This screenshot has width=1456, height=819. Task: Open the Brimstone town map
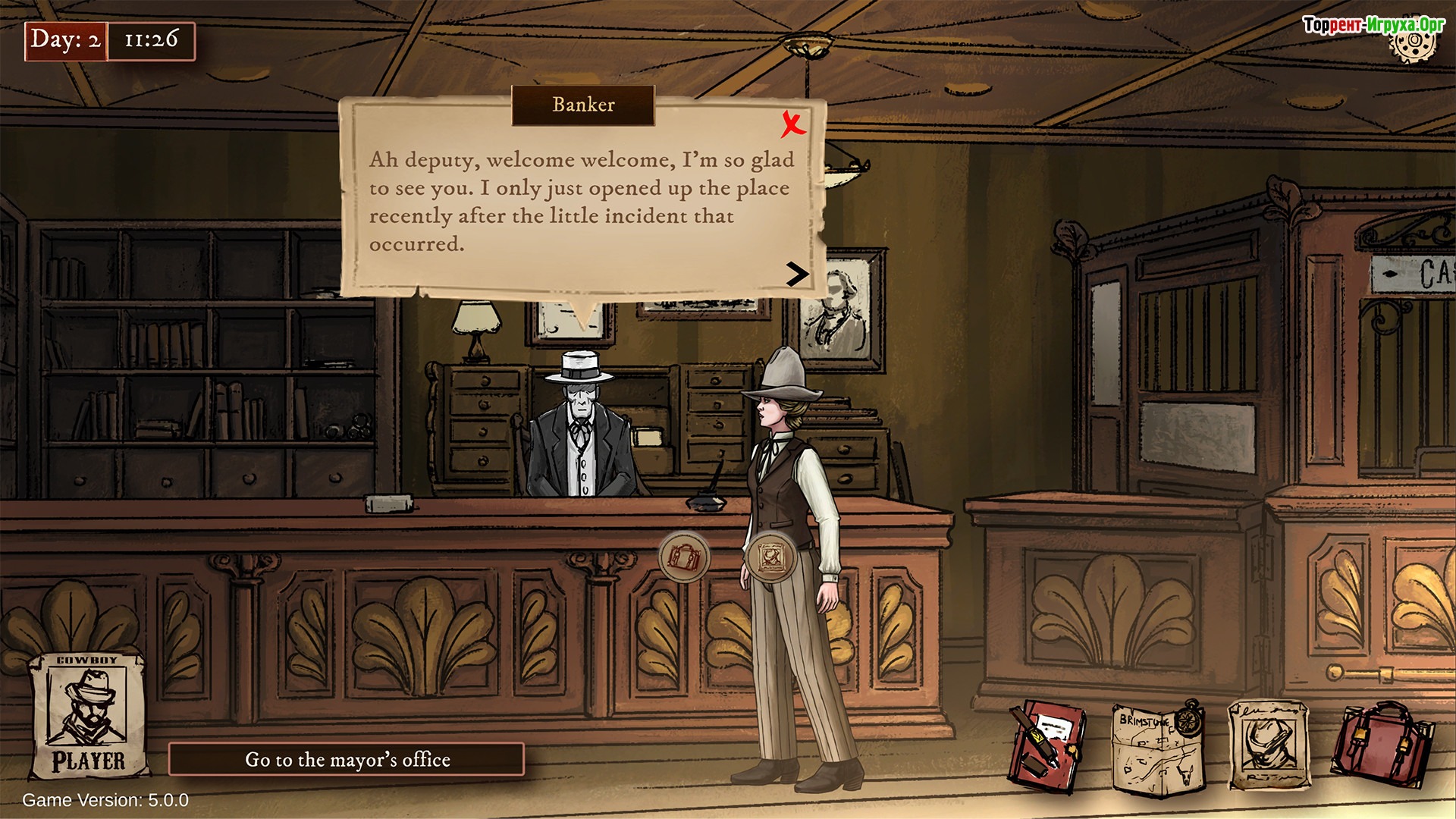(x=1157, y=750)
